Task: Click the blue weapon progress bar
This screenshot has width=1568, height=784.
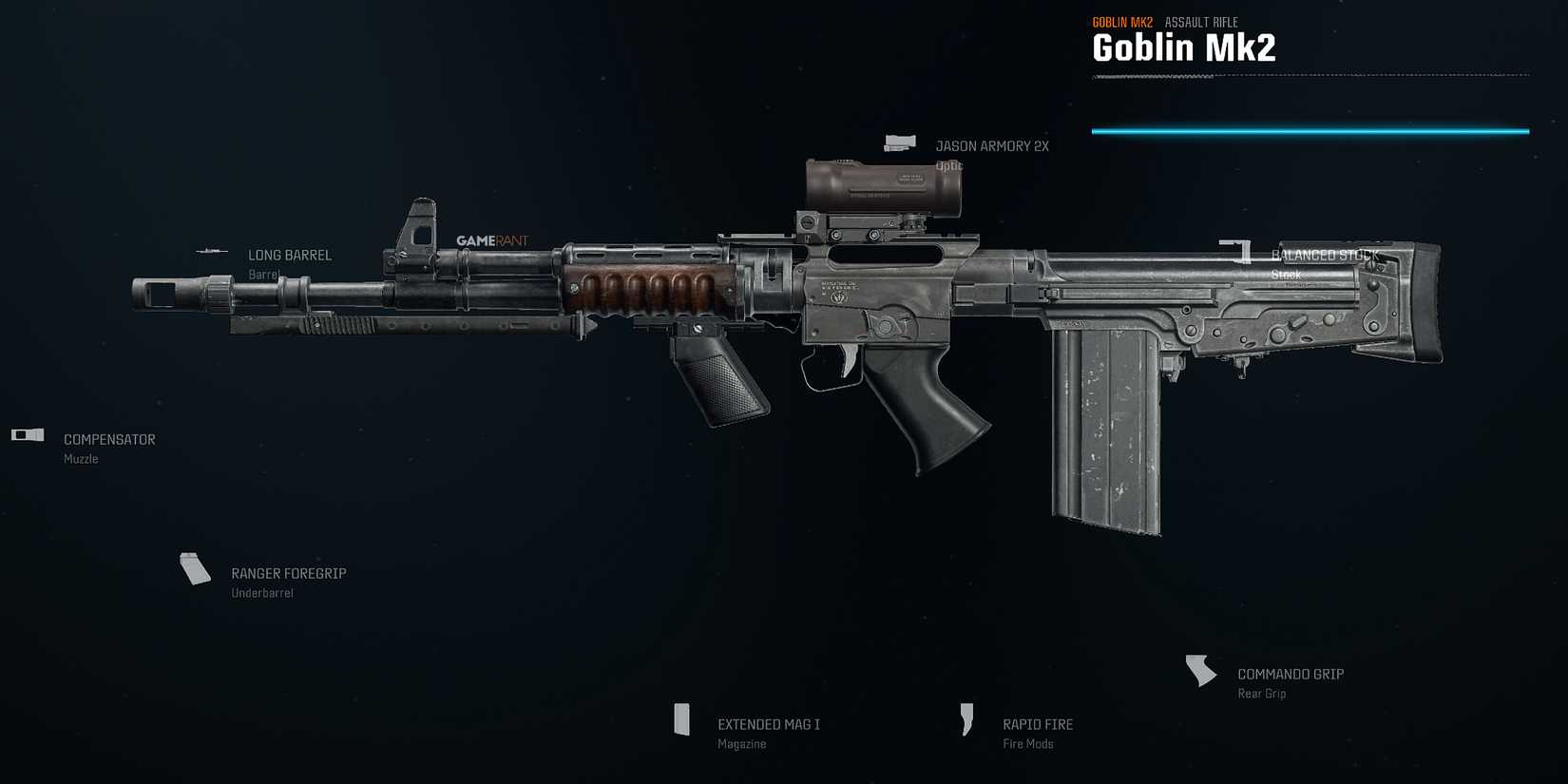Action: [1311, 130]
